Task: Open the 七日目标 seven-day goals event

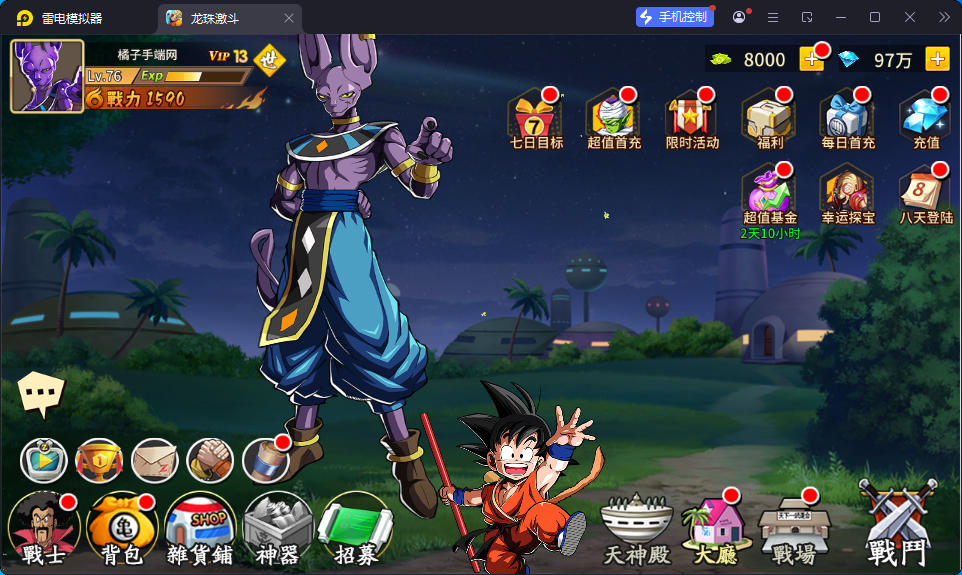Action: pos(536,118)
